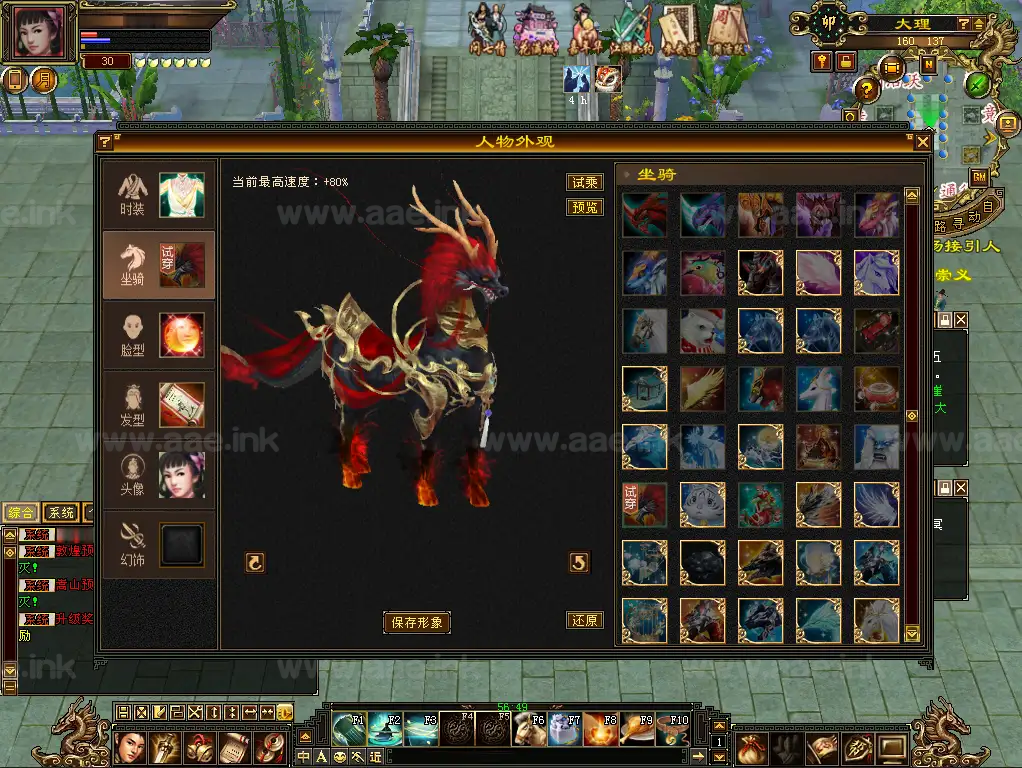Switch to the 发型 hairstyle tab
The image size is (1022, 768).
[158, 405]
